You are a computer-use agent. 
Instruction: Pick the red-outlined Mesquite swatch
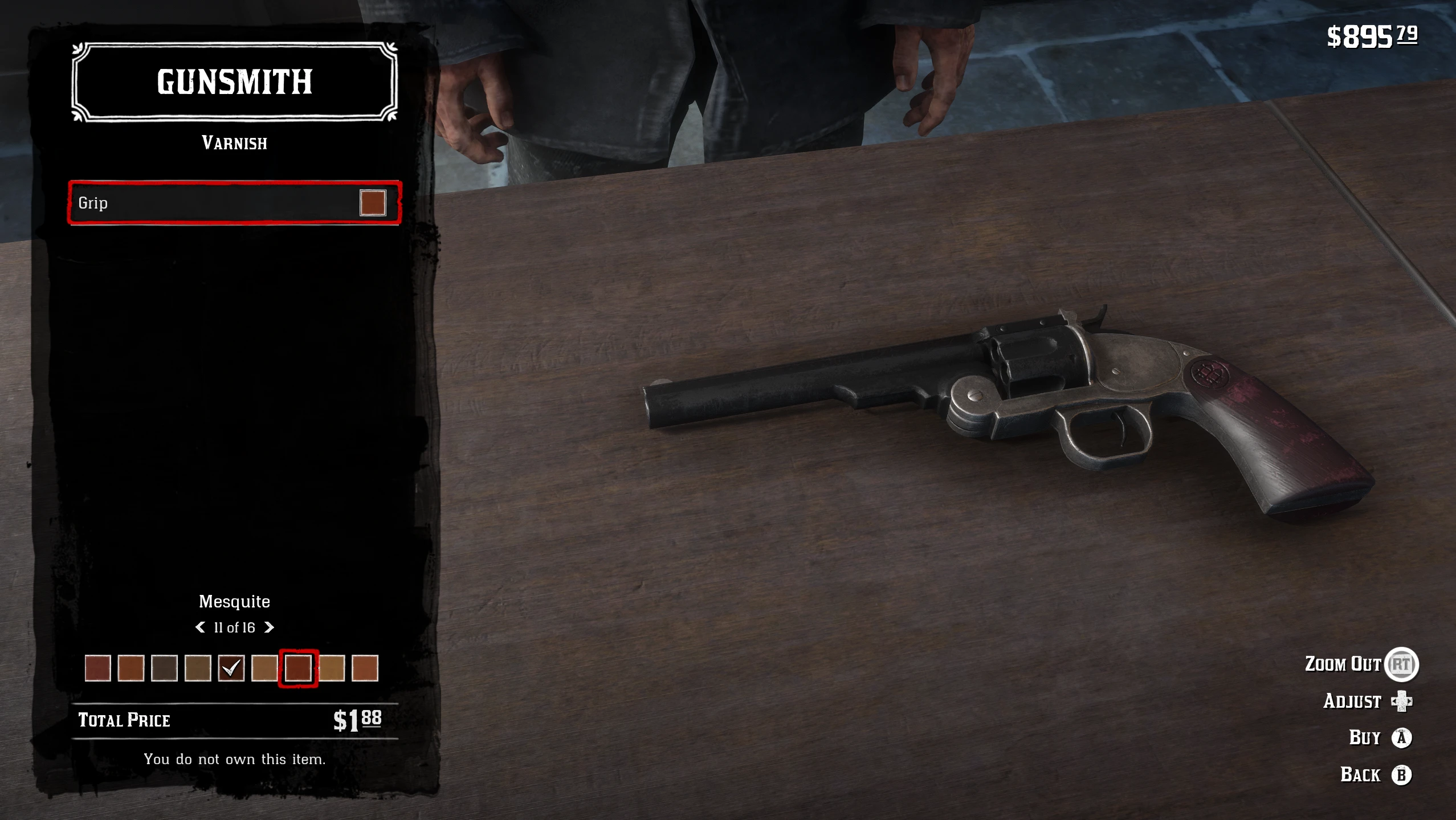point(298,668)
